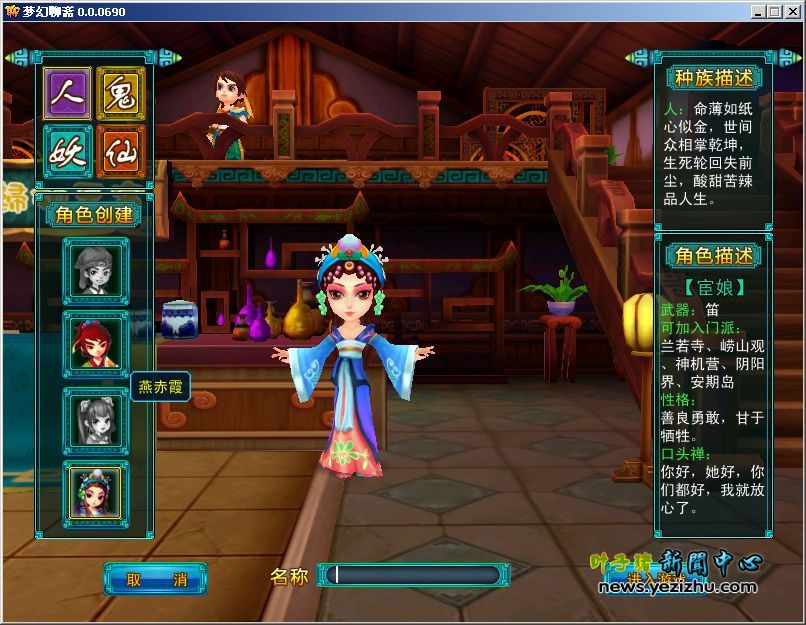Image resolution: width=806 pixels, height=625 pixels.
Task: Select the greyed female character portrait
Action: tap(96, 418)
